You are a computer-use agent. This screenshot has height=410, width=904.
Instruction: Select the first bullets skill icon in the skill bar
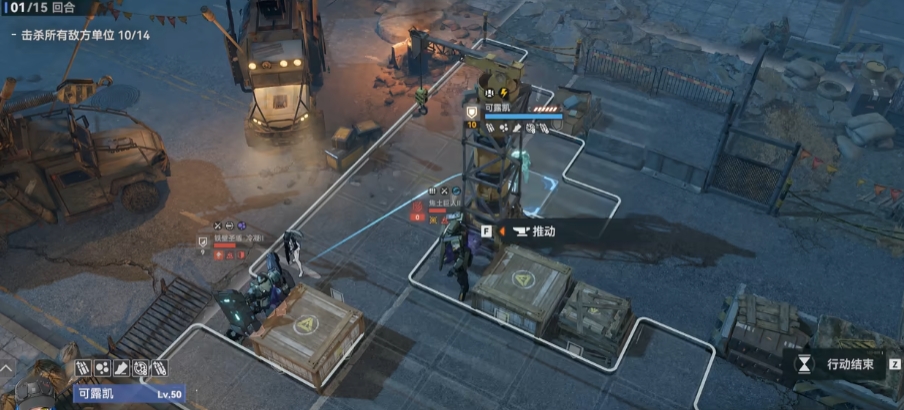tap(83, 369)
